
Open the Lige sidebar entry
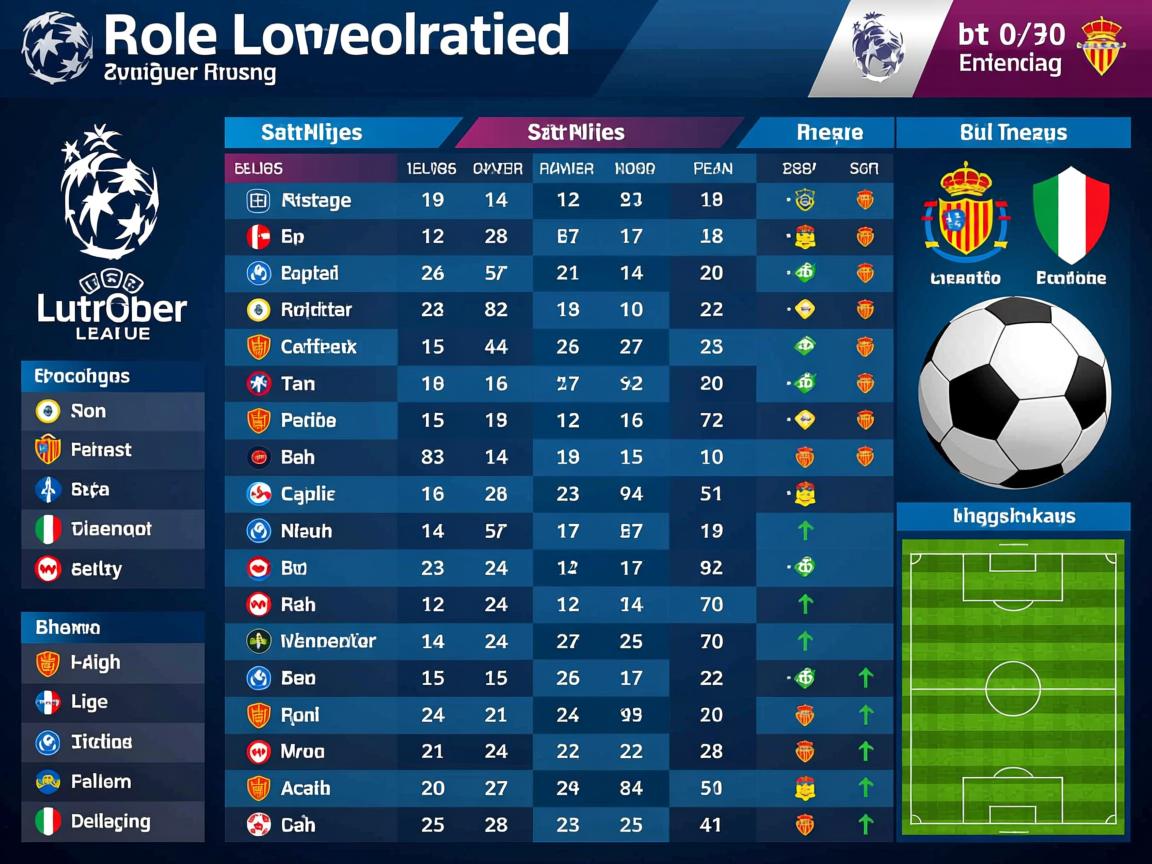[88, 702]
